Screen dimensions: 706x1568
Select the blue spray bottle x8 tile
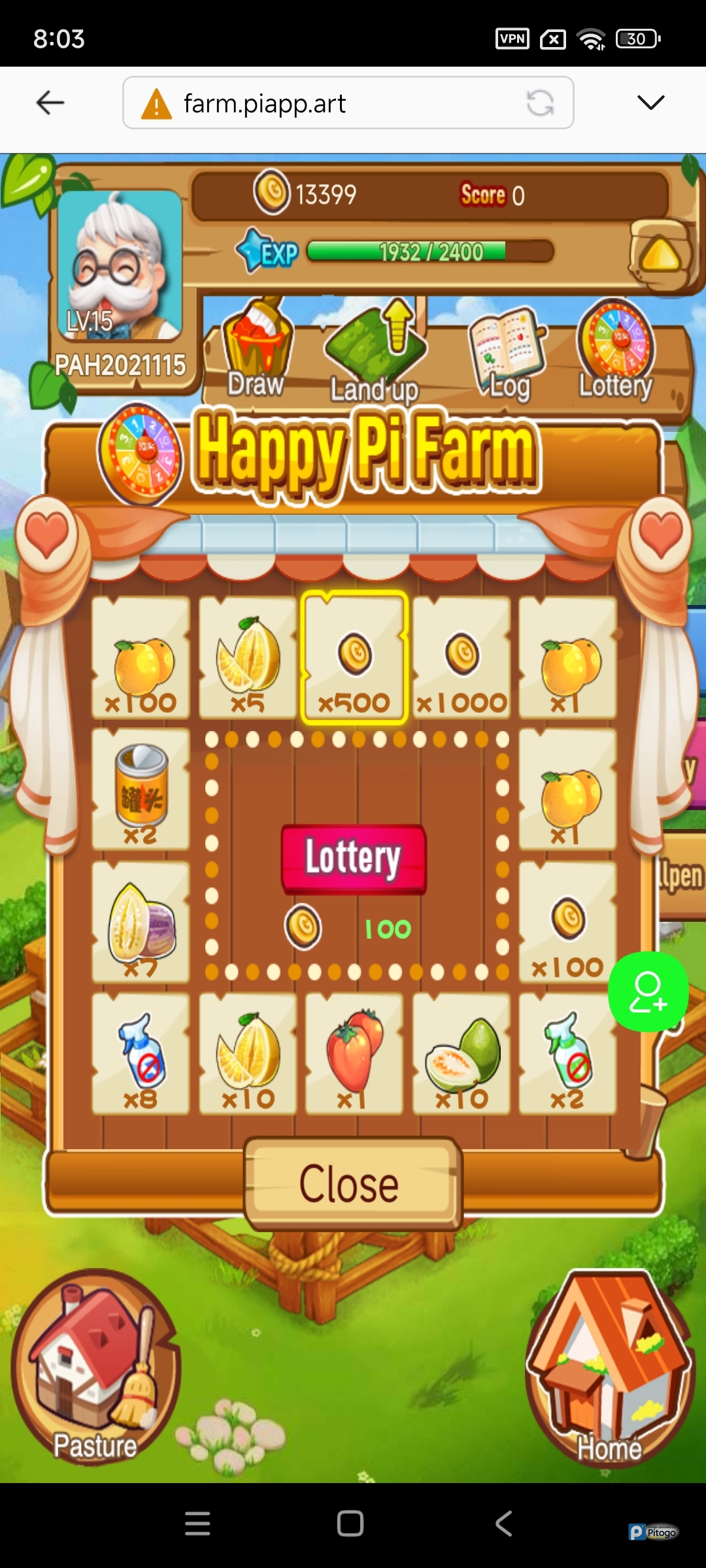click(141, 1053)
